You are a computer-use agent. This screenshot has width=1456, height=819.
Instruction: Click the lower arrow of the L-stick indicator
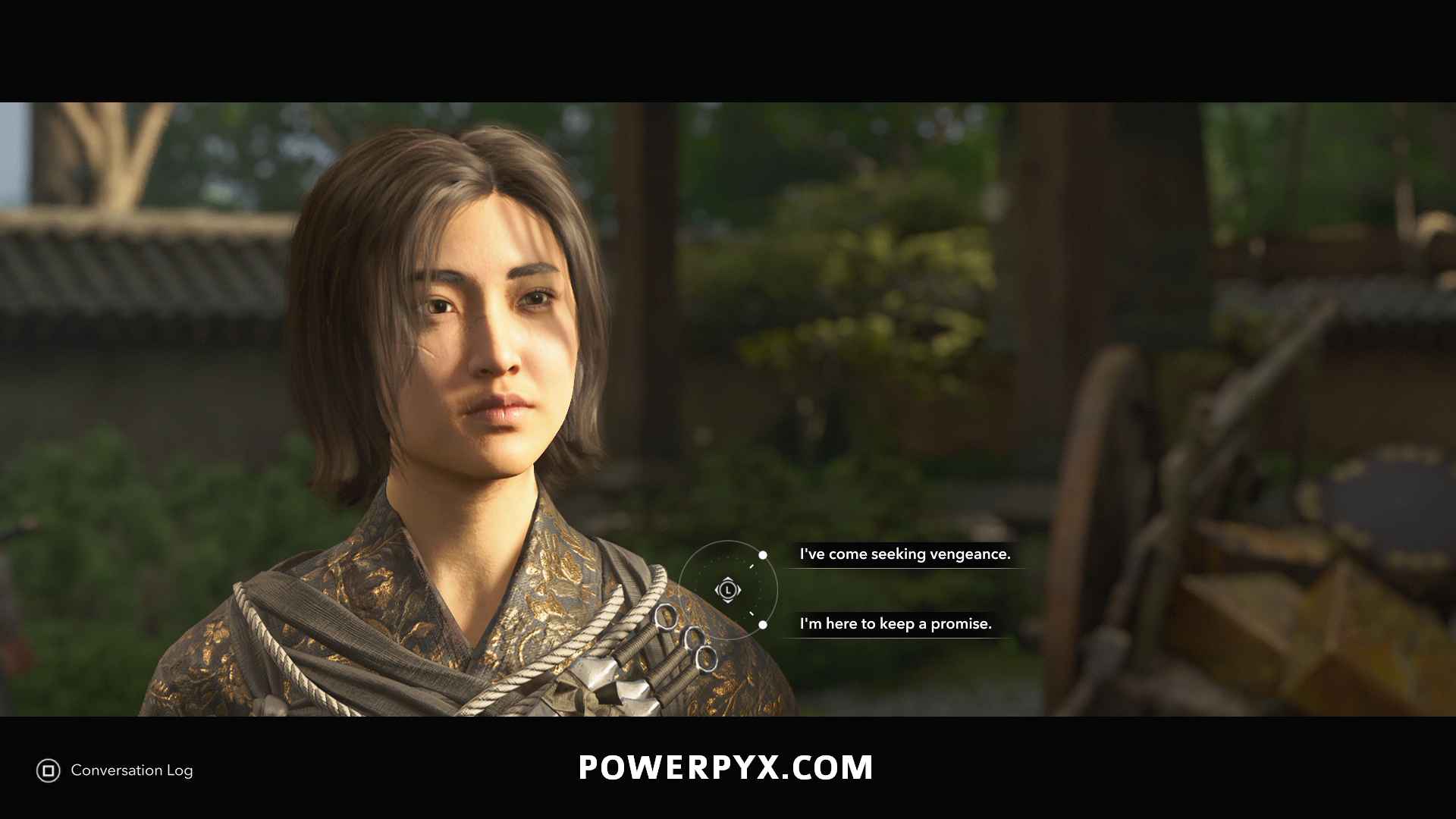[x=728, y=601]
